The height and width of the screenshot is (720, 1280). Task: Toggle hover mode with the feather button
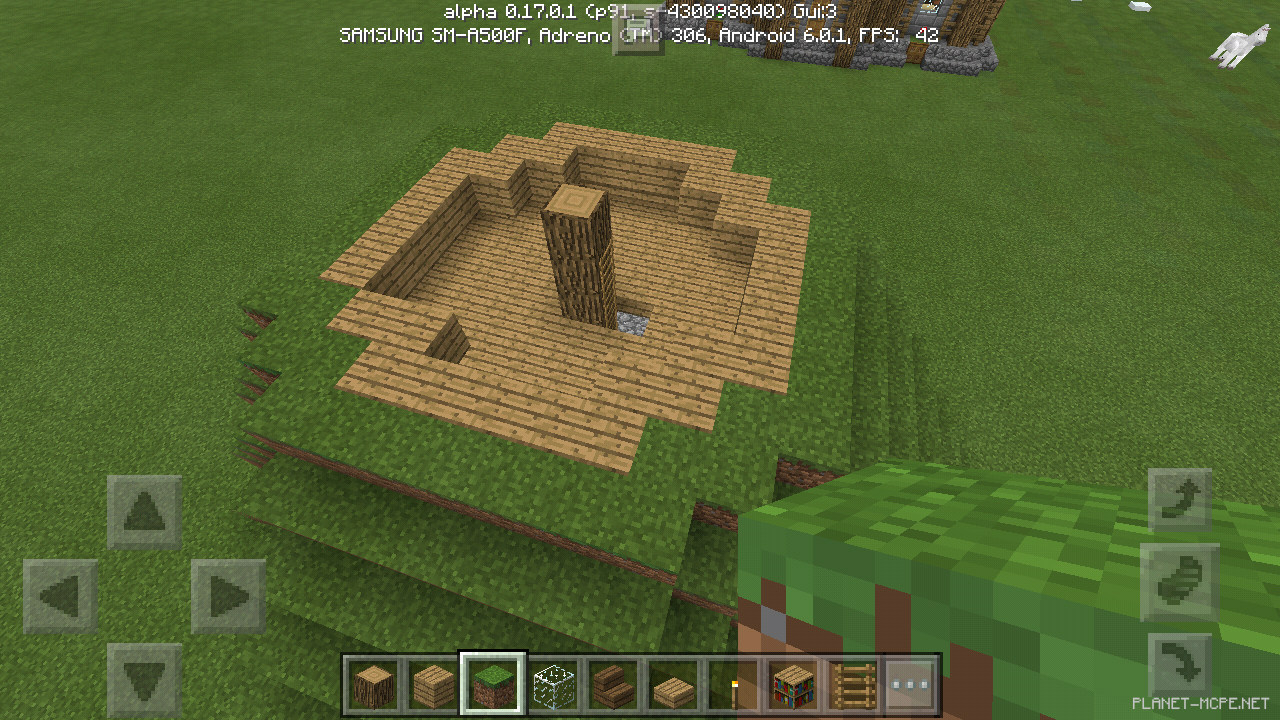(1180, 584)
